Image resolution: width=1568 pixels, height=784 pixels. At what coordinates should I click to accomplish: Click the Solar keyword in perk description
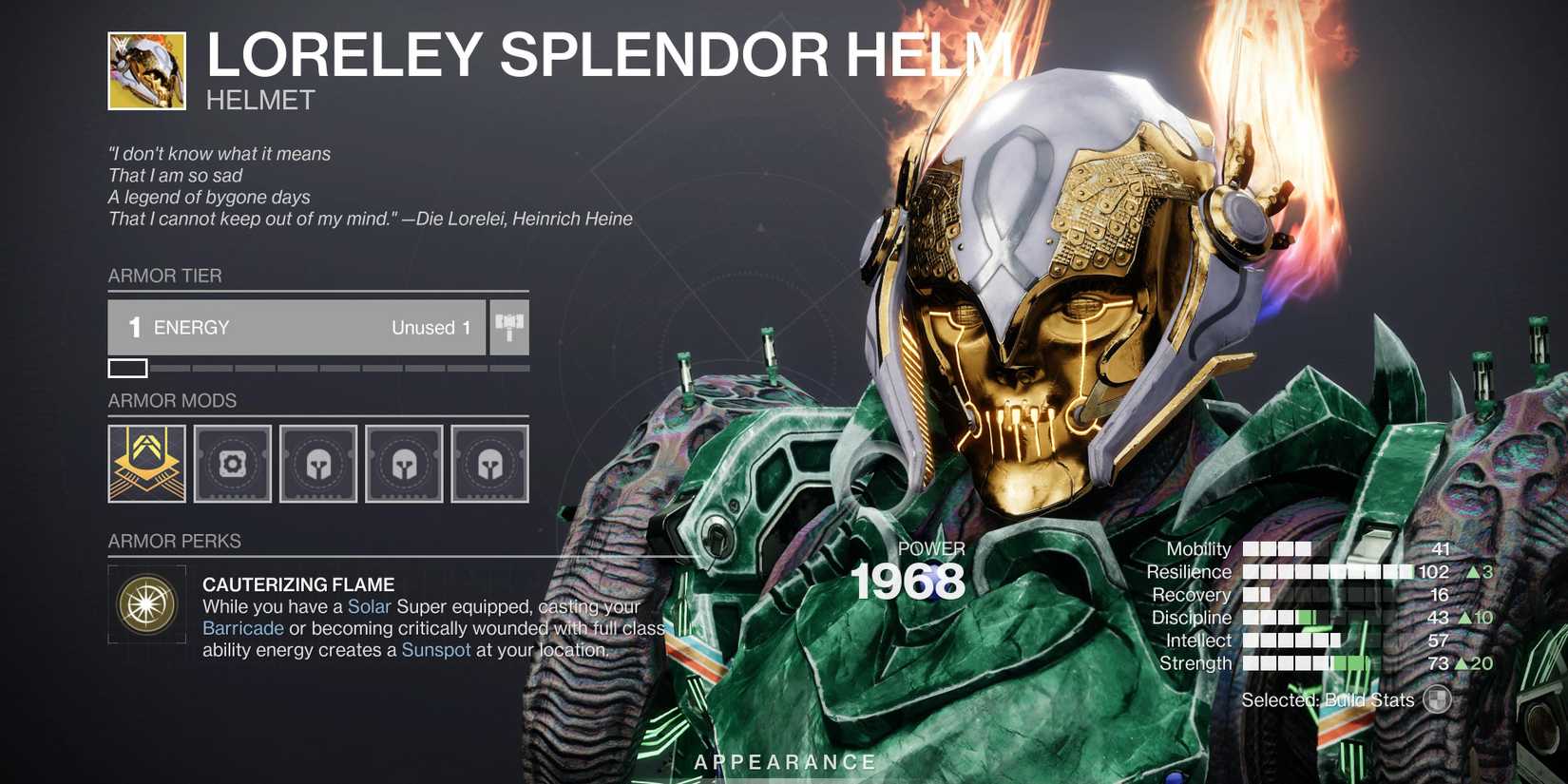click(372, 605)
